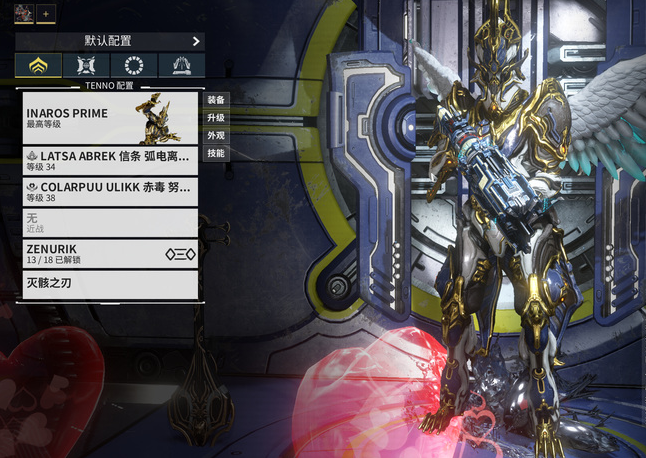Show the 技能 abilities panel

216,153
